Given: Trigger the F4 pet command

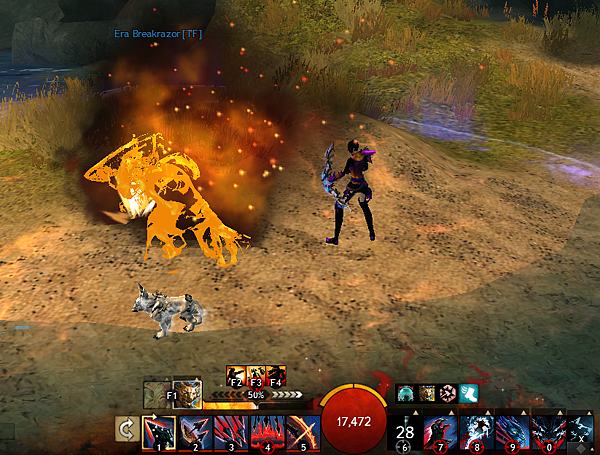Looking at the screenshot, I should click(275, 375).
